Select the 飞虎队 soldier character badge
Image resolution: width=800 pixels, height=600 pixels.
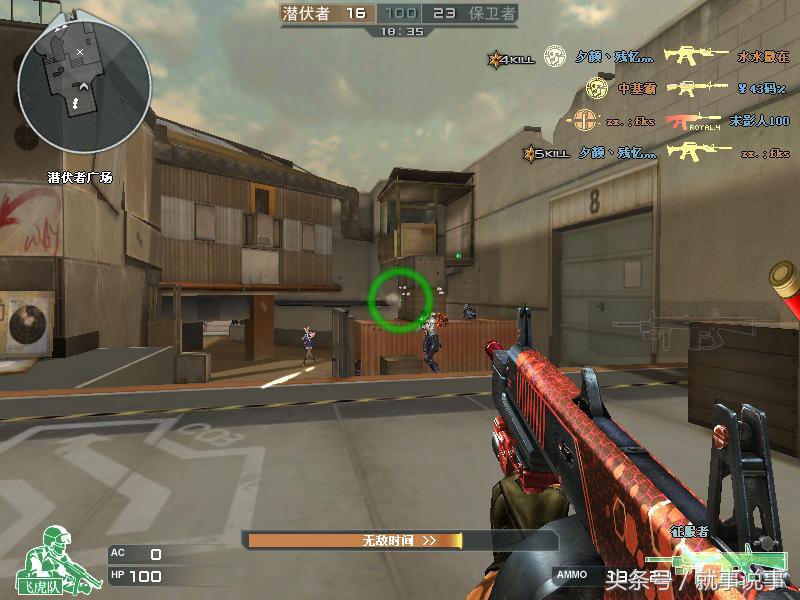click(53, 557)
